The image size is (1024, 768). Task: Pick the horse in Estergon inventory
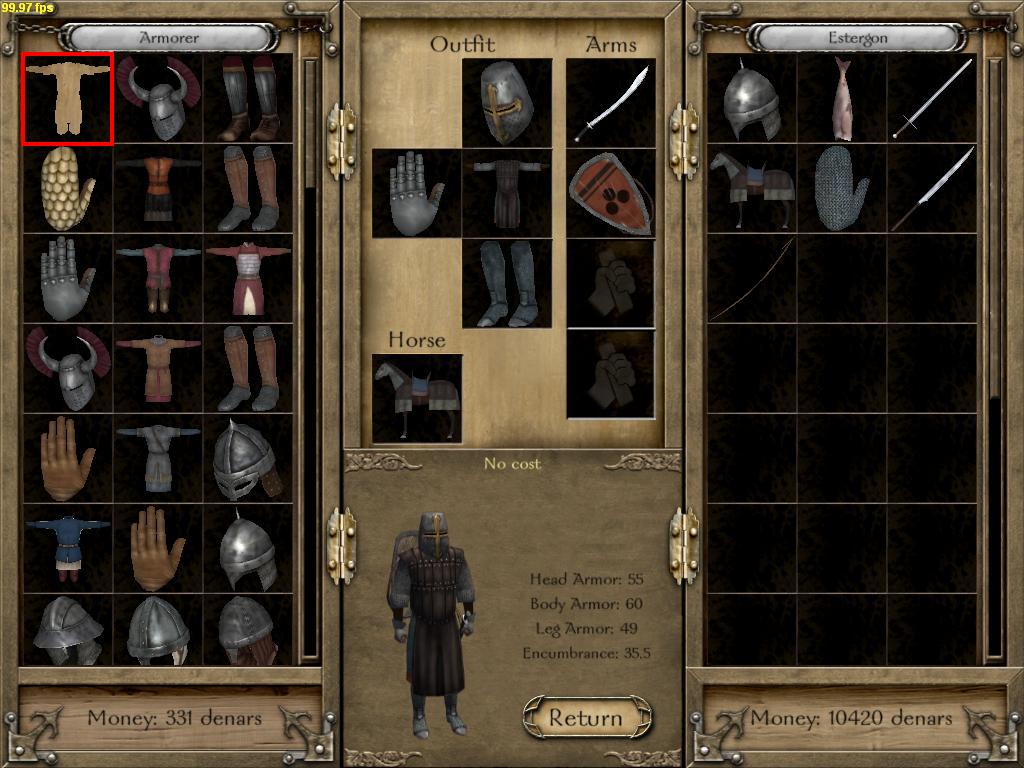(x=752, y=189)
